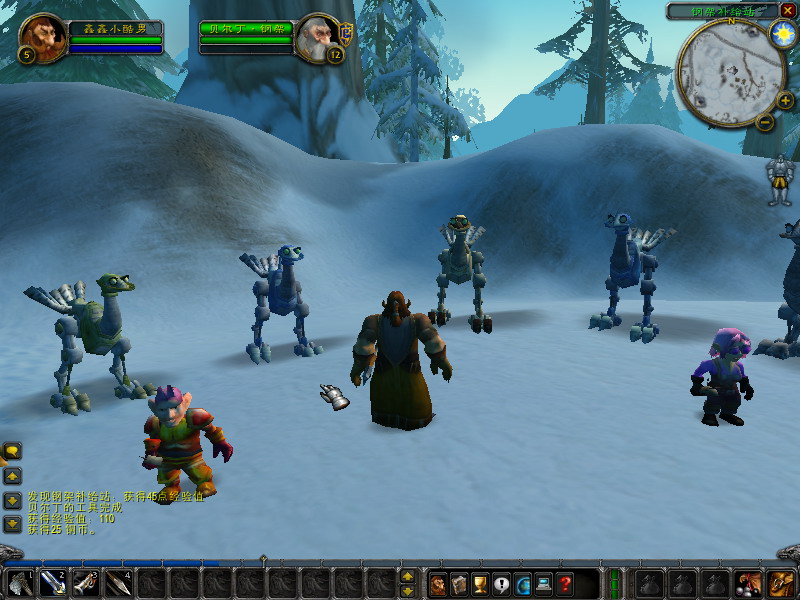800x600 pixels.
Task: Open the backpack in the bag bar
Action: click(780, 583)
